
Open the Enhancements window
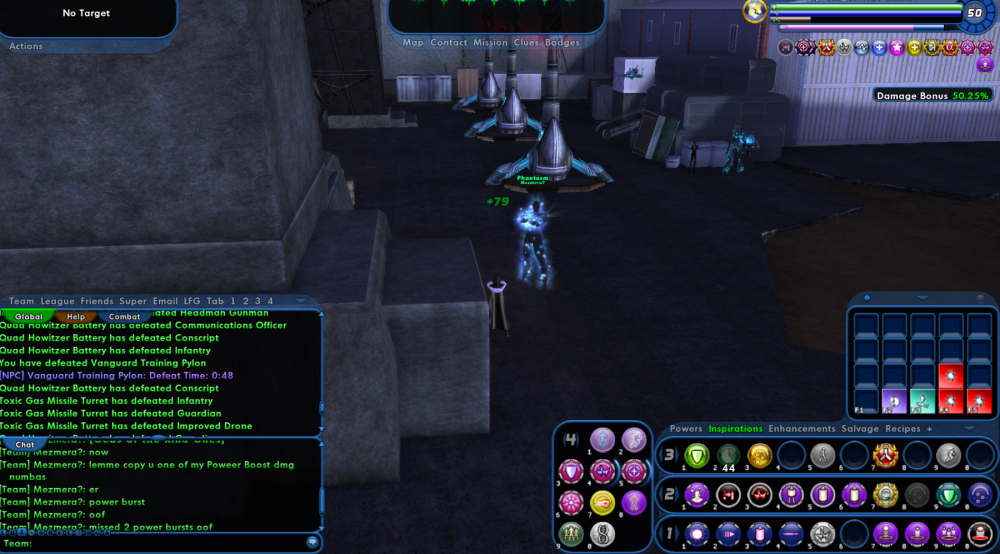point(801,429)
